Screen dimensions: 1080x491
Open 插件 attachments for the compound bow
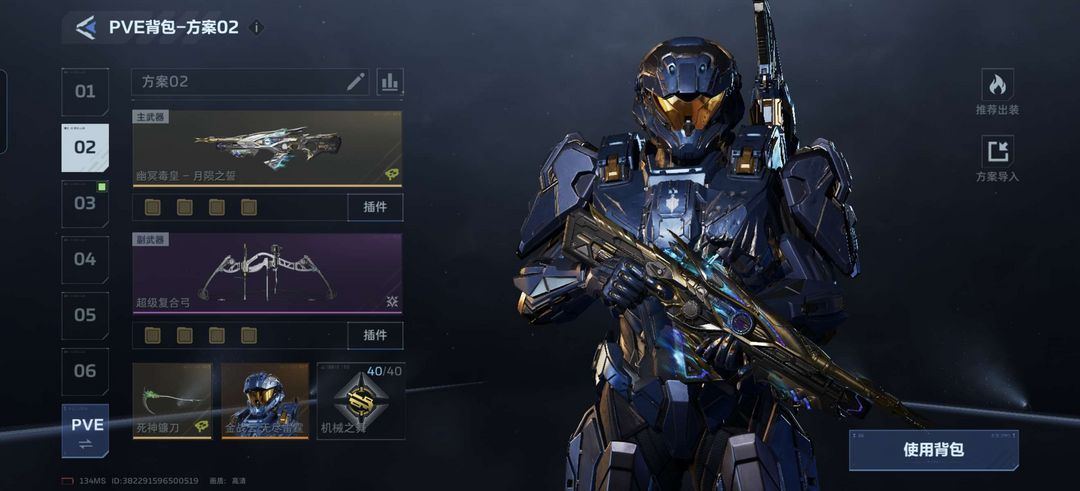[x=375, y=335]
